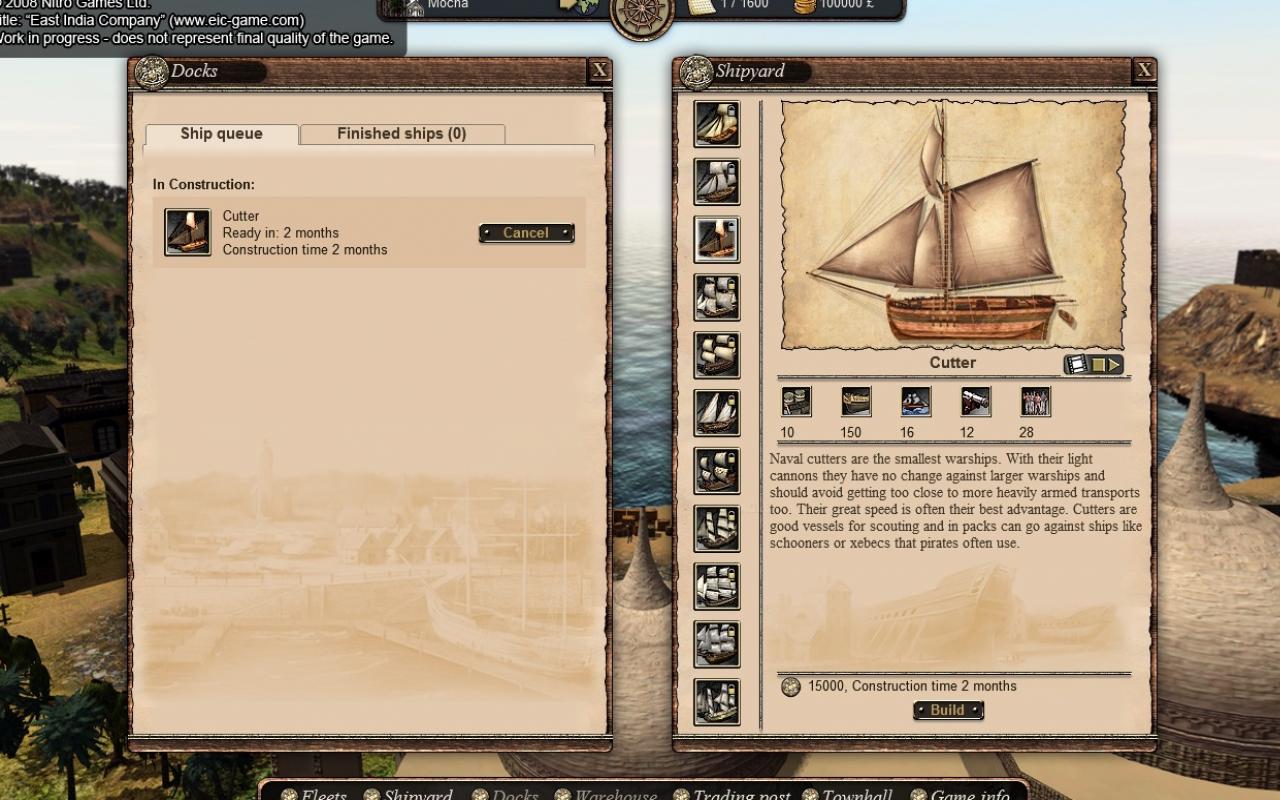Open messages via the letter icon
This screenshot has width=1280, height=800.
coord(702,8)
